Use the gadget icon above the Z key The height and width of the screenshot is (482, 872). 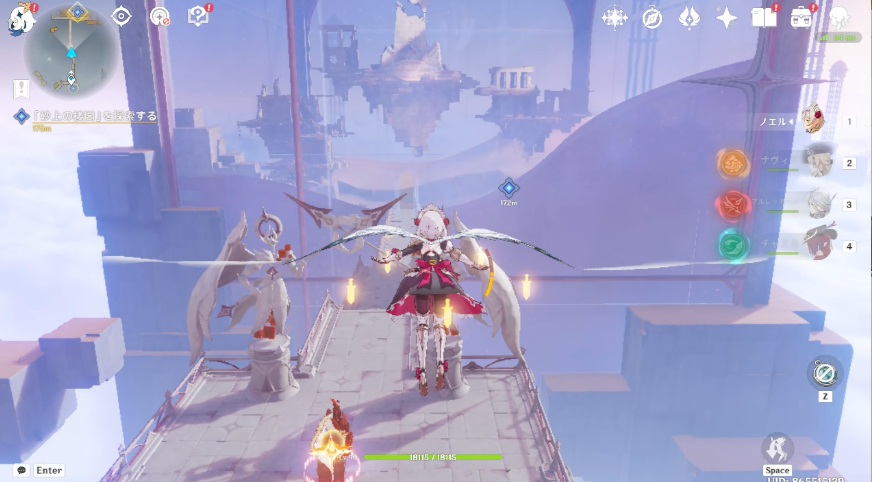point(825,373)
